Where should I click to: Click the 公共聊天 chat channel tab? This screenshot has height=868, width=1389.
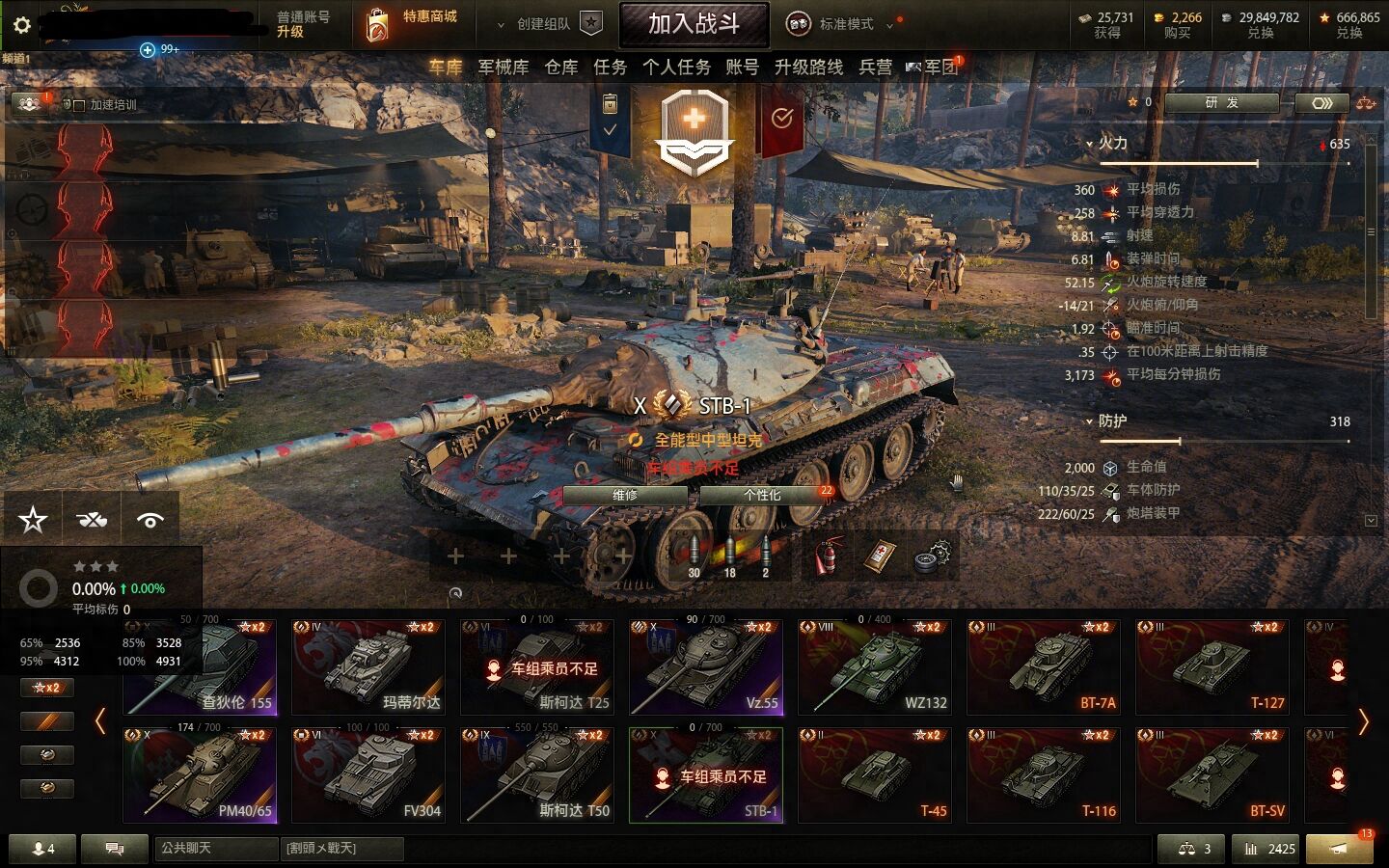pyautogui.click(x=215, y=849)
